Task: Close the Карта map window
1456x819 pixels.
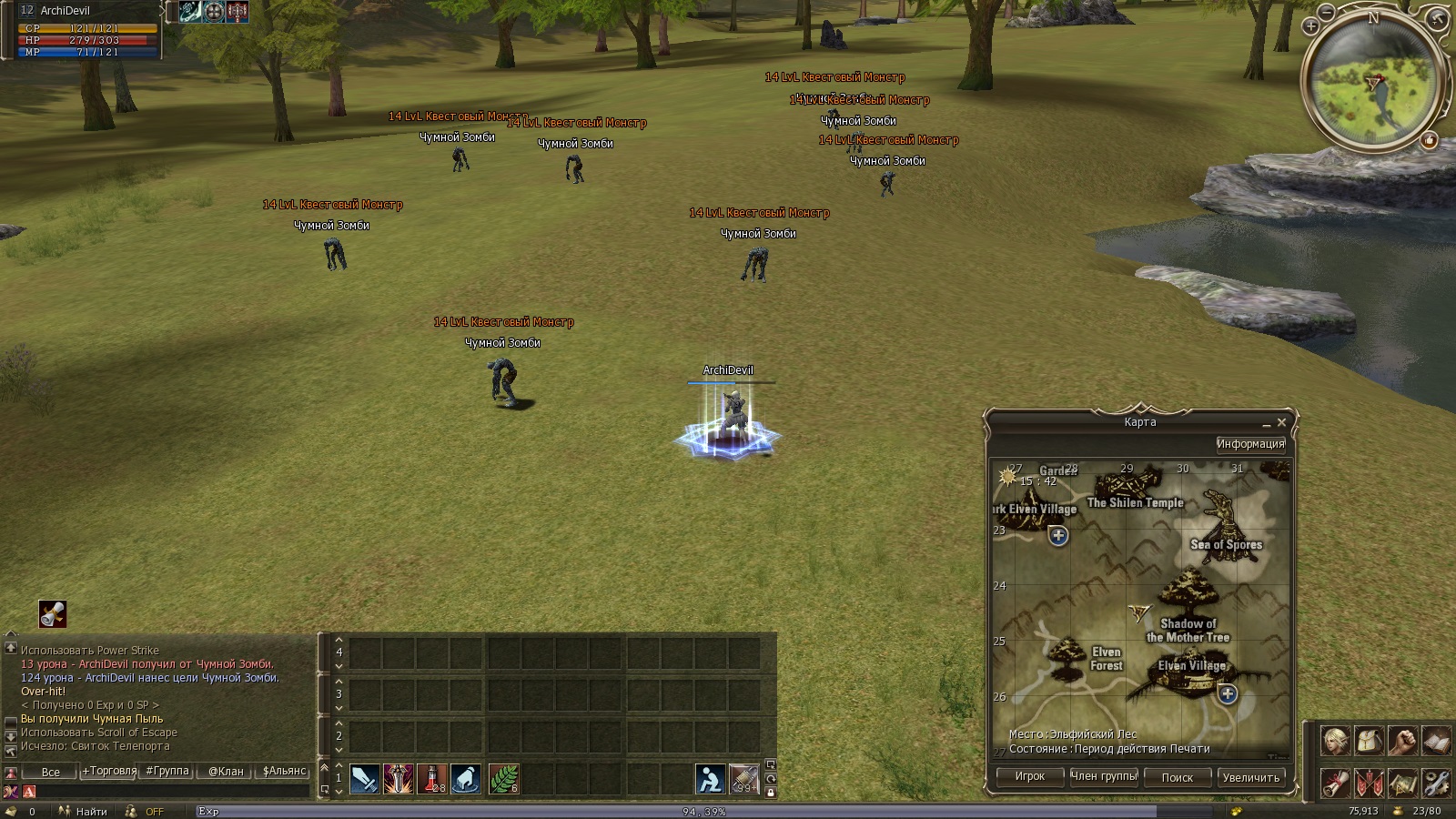Action: [x=1281, y=423]
